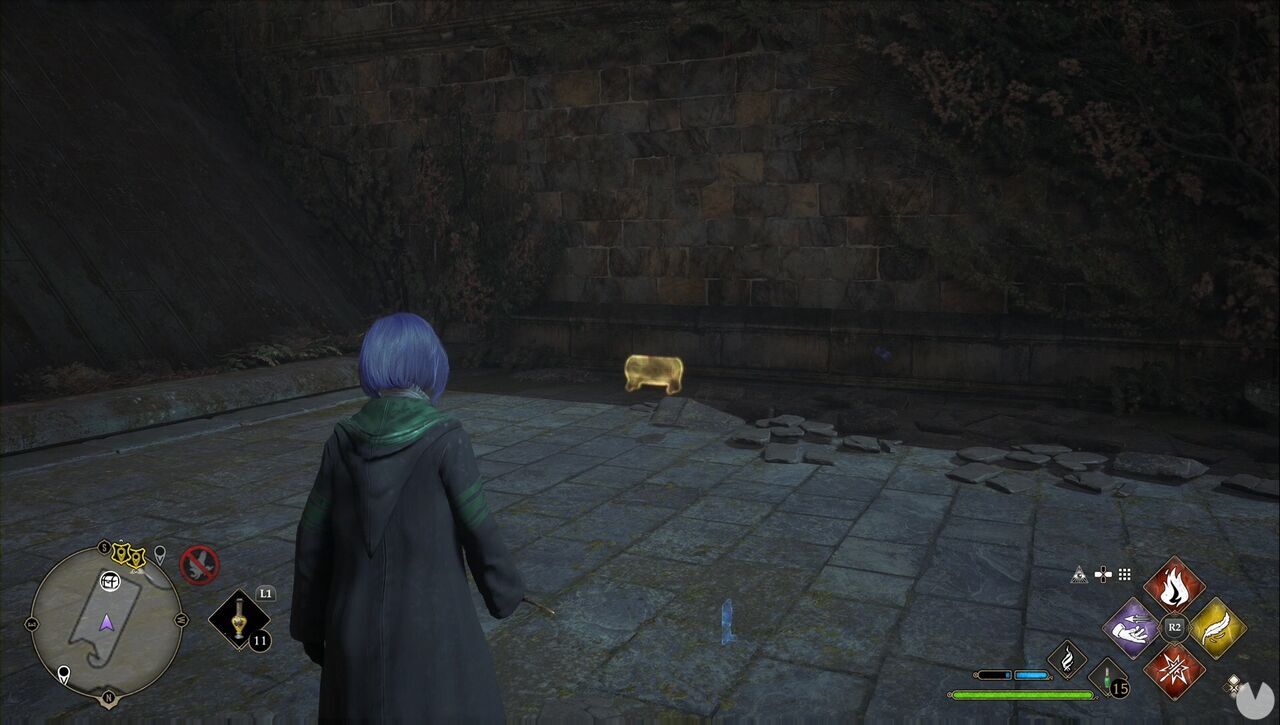The width and height of the screenshot is (1280, 725).
Task: Expand the triangle spell-set switch indicator
Action: coord(1078,574)
